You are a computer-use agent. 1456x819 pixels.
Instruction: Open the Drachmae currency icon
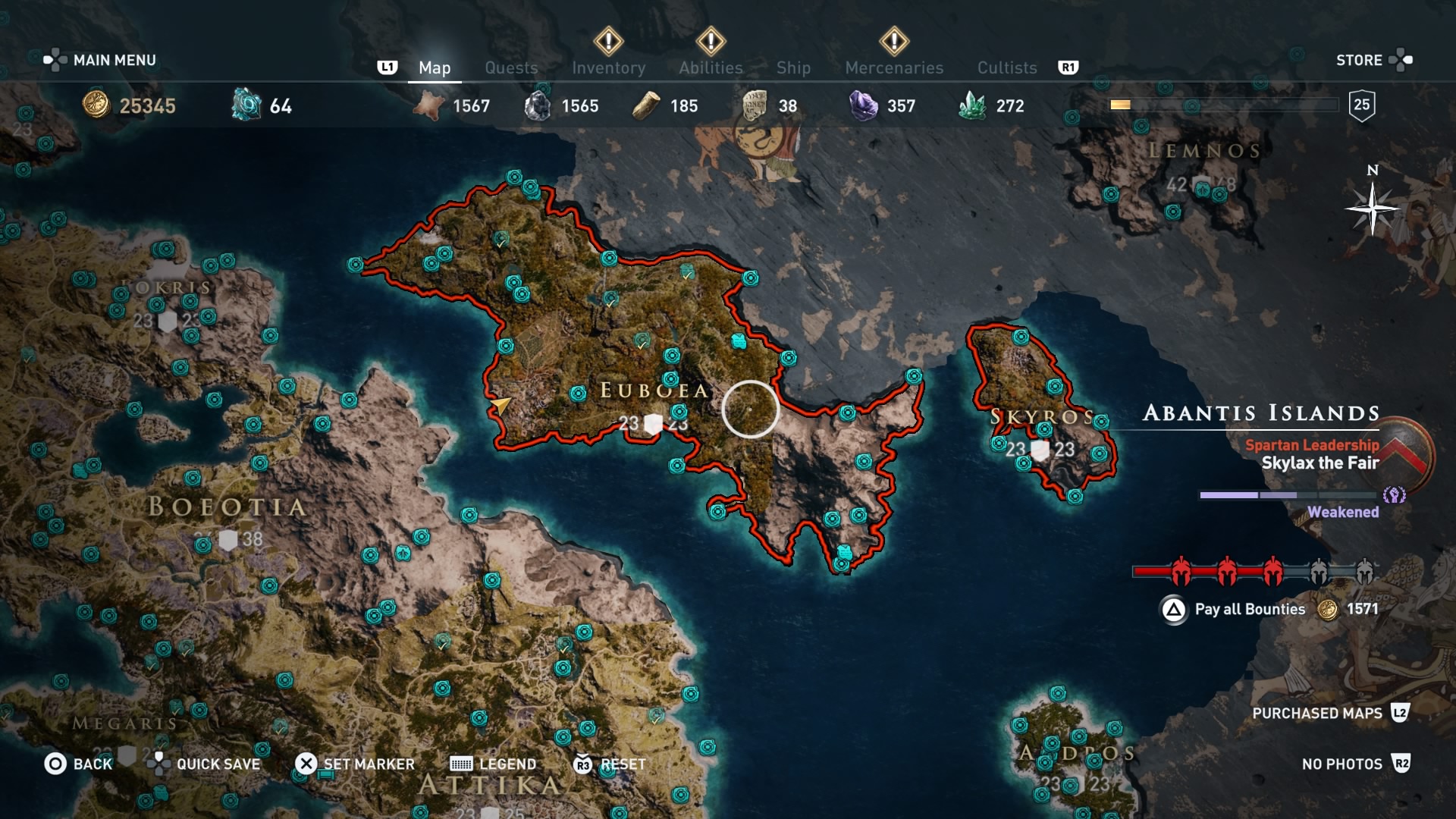click(x=95, y=106)
